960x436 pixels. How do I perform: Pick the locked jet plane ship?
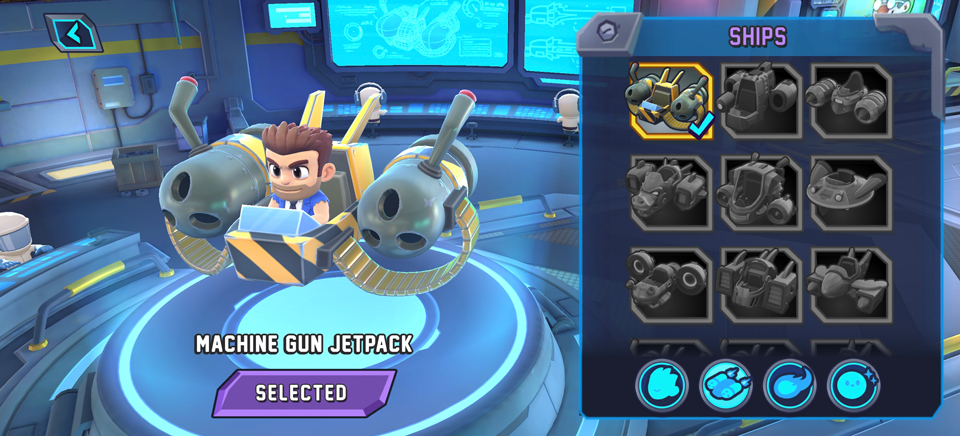[x=850, y=285]
